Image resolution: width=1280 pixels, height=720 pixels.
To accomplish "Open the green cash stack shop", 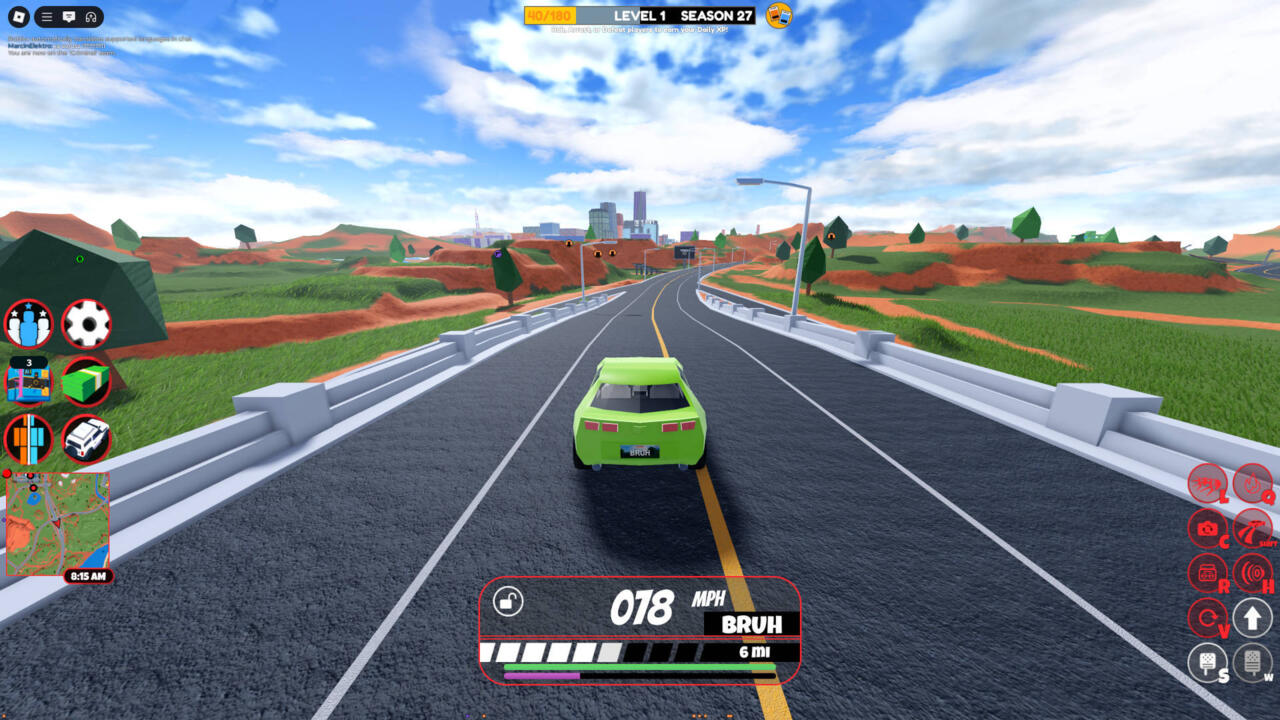I will coord(86,382).
